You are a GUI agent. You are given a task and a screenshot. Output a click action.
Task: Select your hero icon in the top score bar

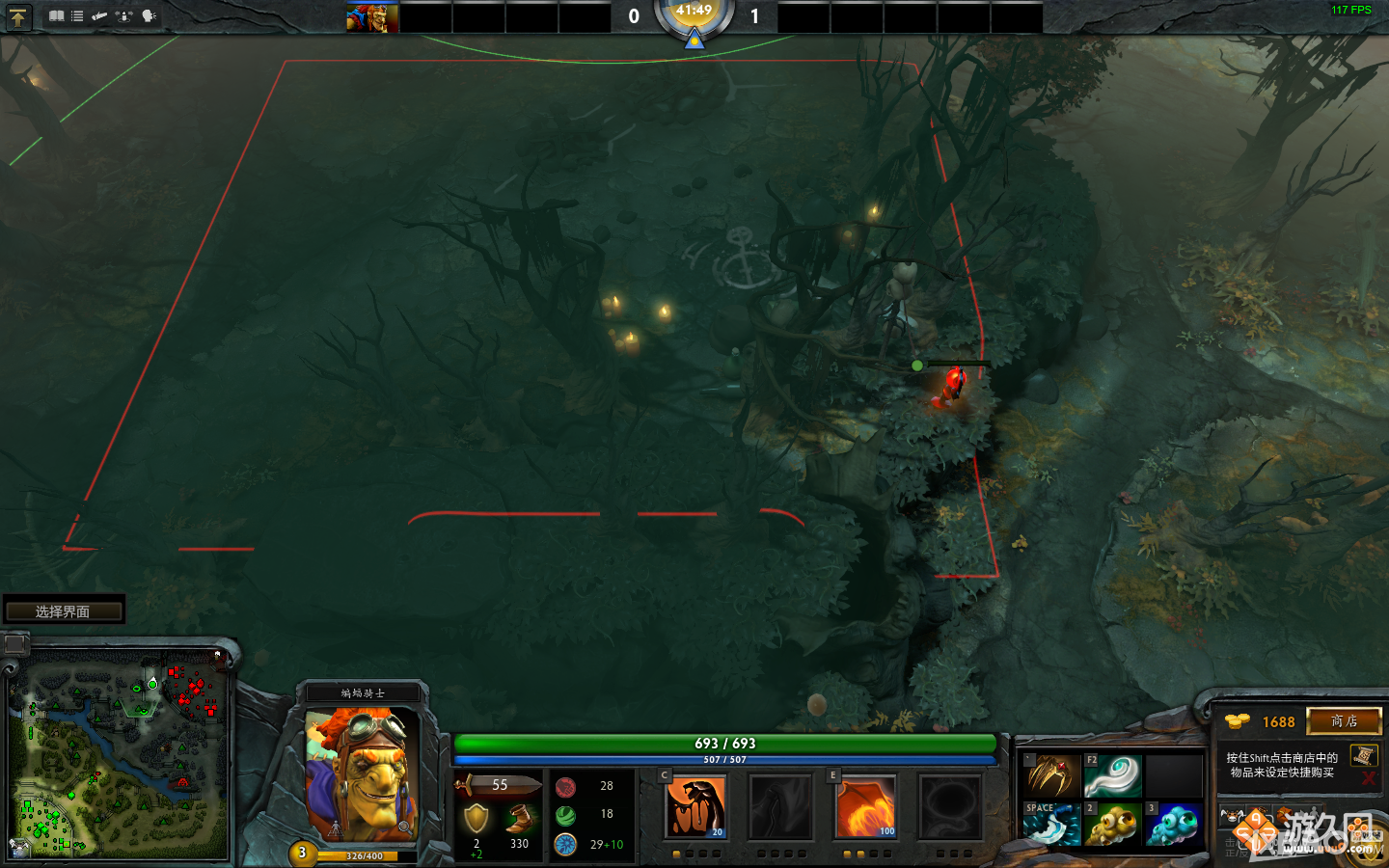(x=371, y=16)
